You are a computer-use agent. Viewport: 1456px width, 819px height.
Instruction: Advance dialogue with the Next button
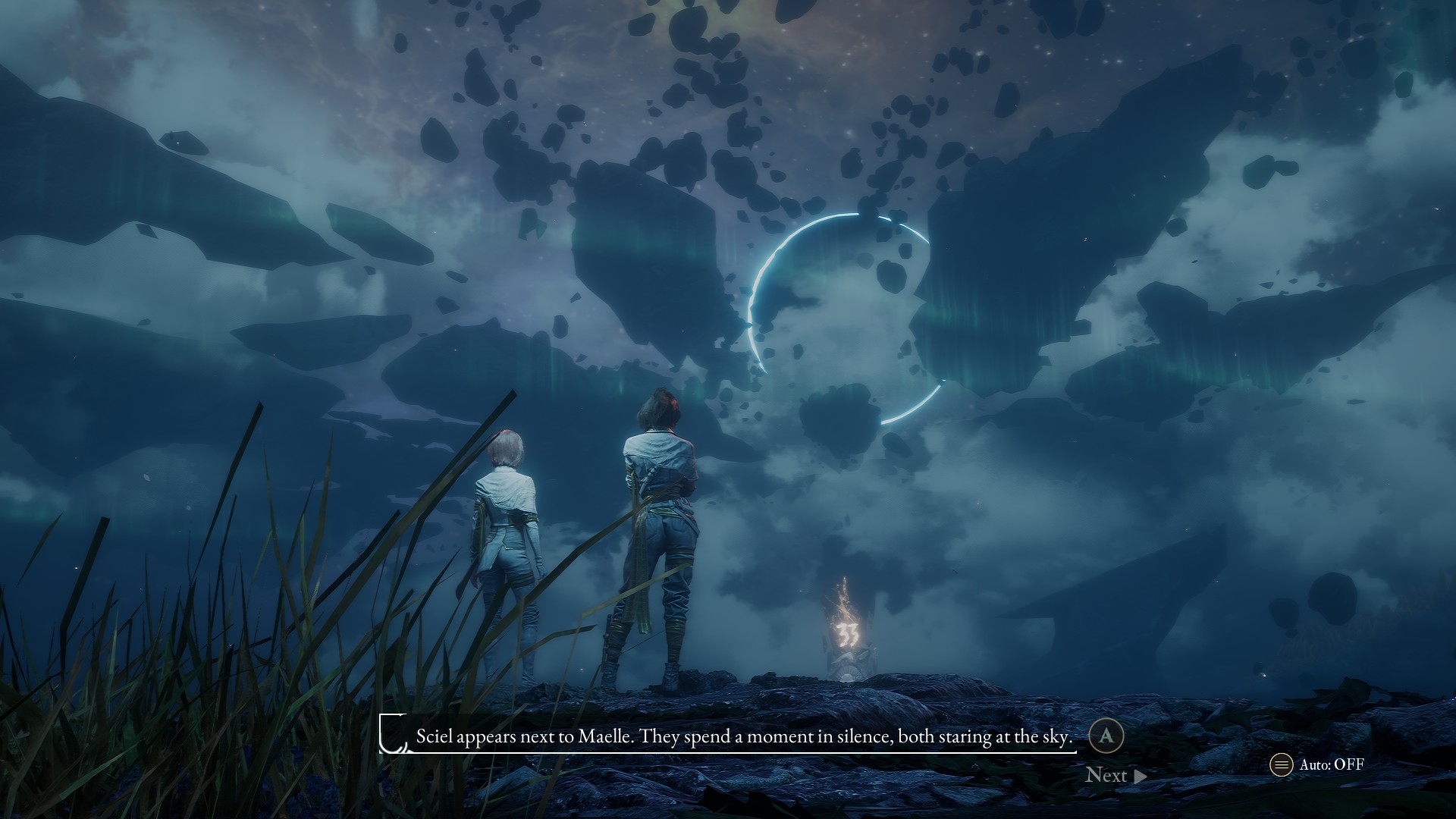[1115, 775]
